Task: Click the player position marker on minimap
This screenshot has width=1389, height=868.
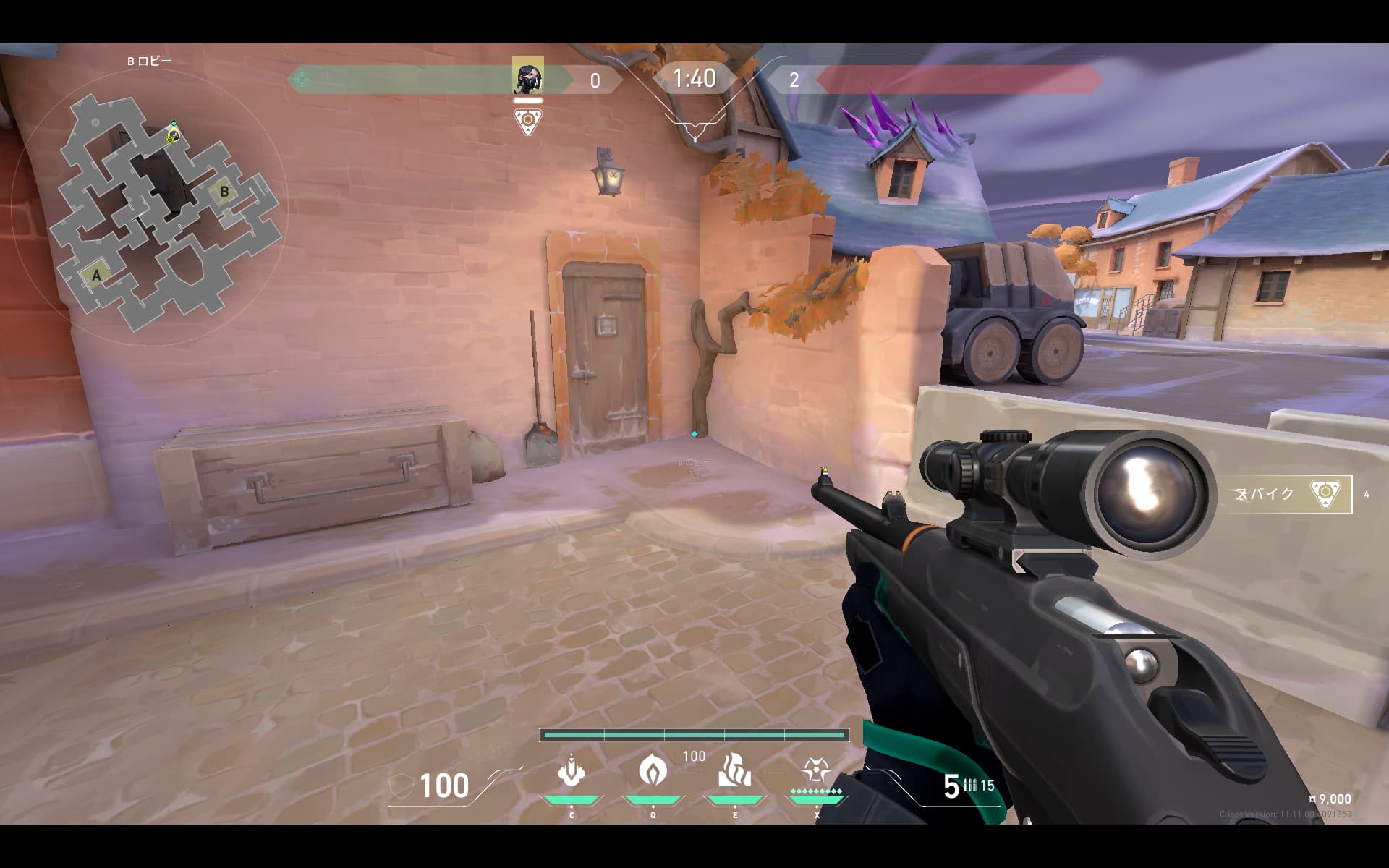Action: coord(173,135)
